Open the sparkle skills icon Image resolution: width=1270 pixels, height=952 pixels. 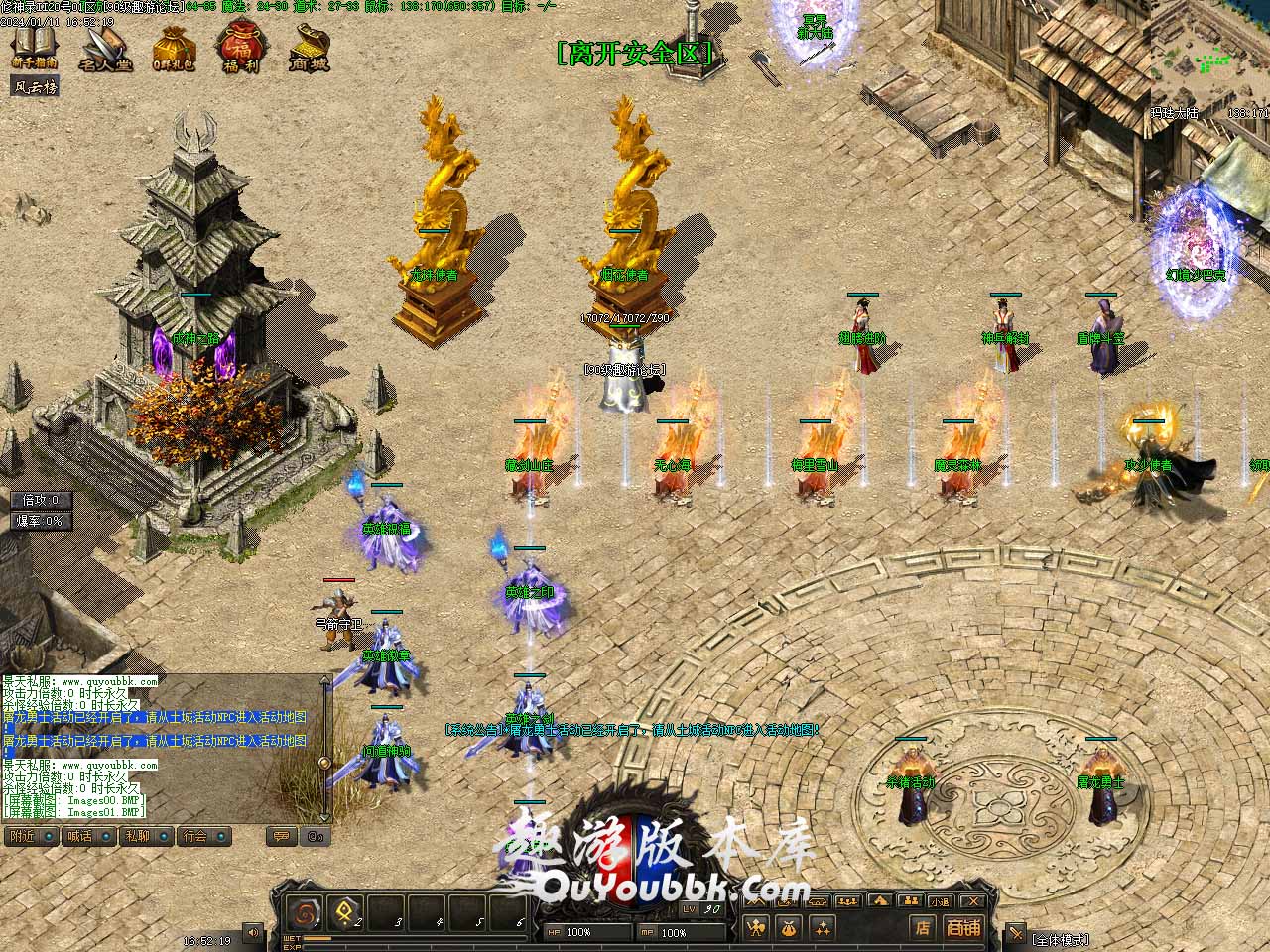pos(823,929)
